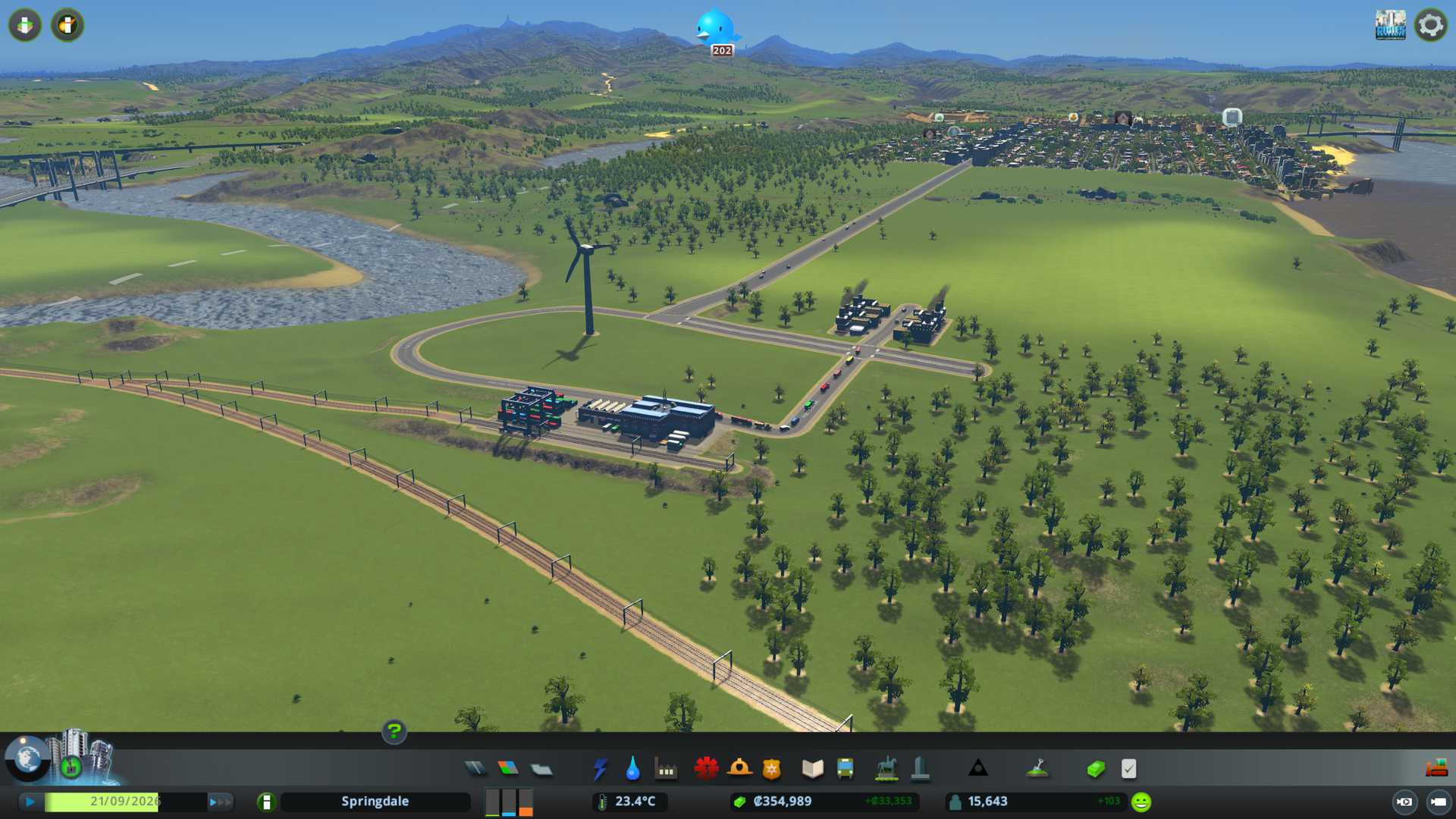1456x819 pixels.
Task: Open the Zoning tool
Action: (508, 769)
